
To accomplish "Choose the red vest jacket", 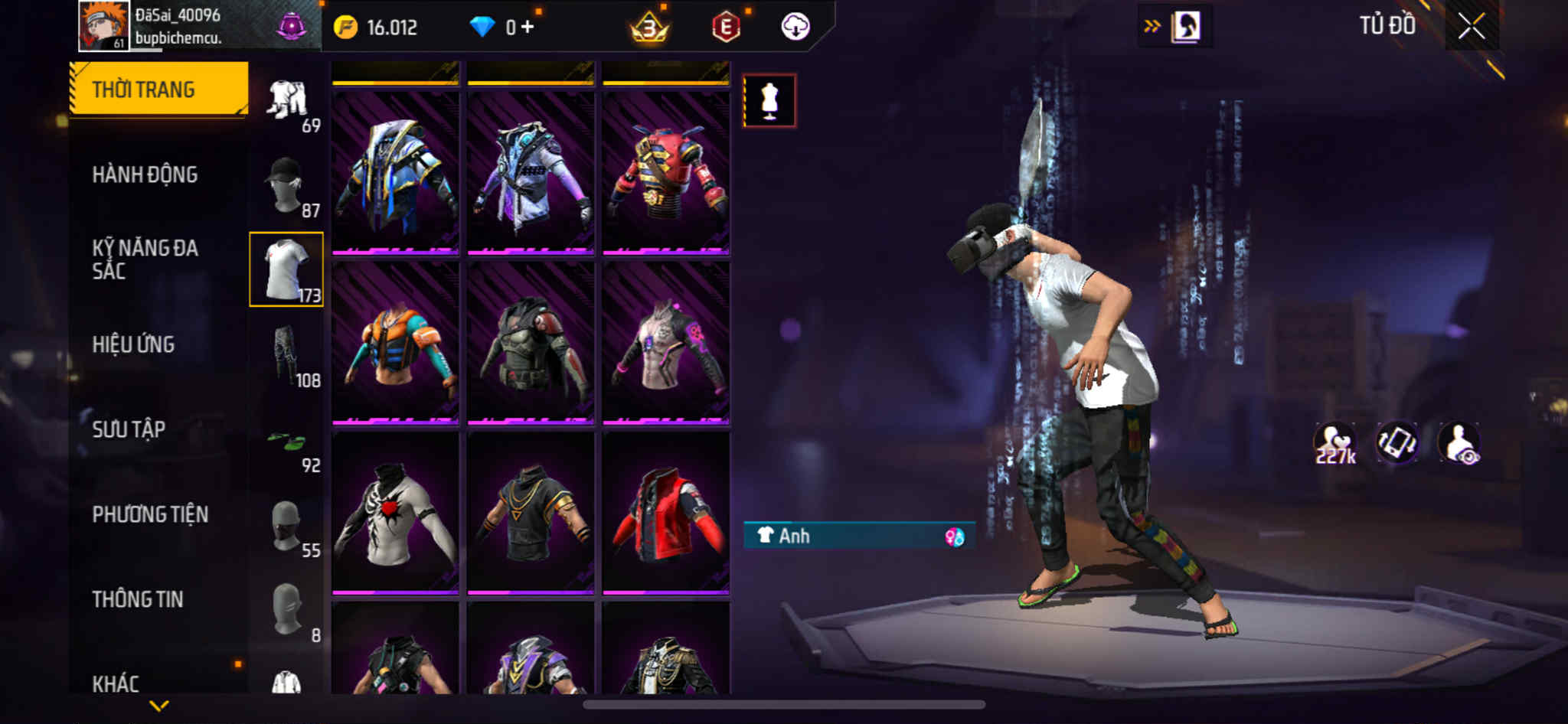I will tap(665, 514).
